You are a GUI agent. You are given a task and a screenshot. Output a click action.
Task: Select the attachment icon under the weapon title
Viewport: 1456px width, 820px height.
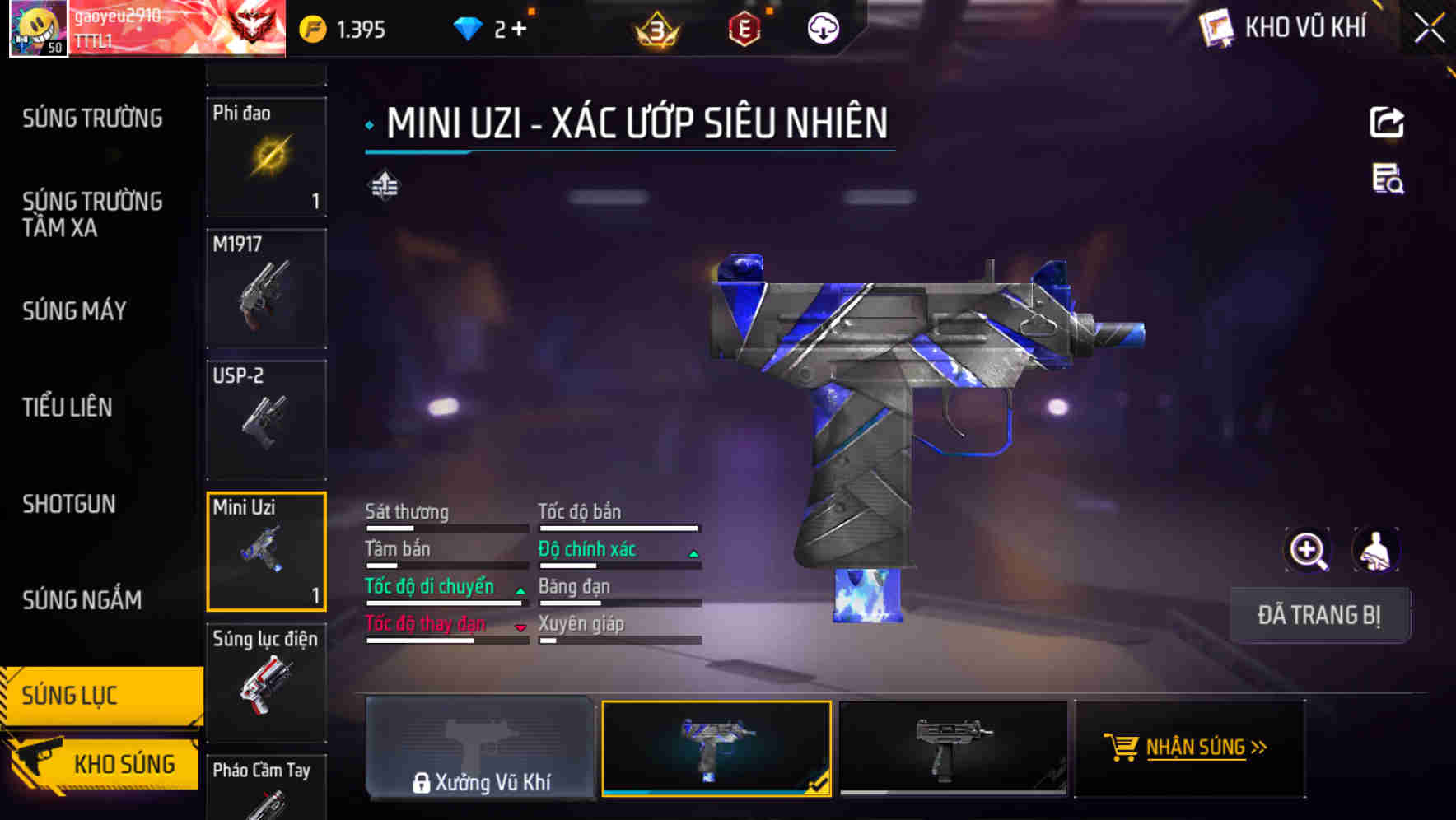tap(384, 186)
